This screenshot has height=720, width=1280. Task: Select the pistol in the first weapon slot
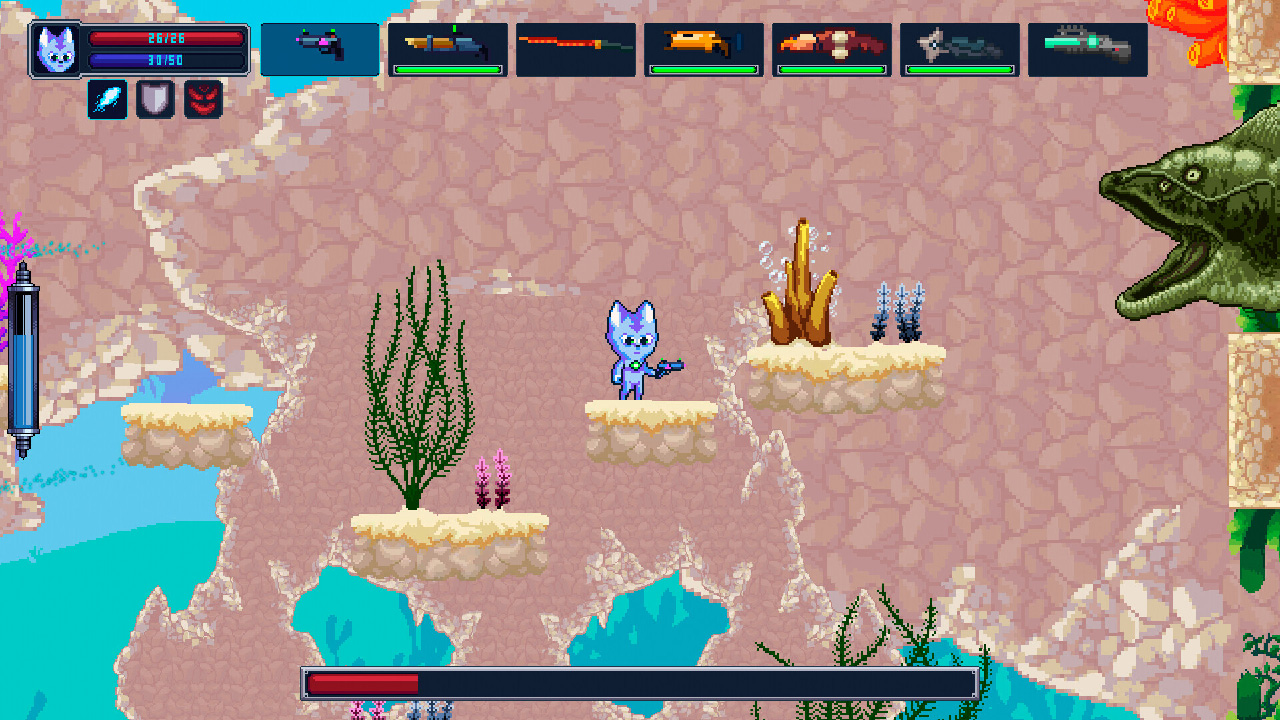click(x=318, y=48)
